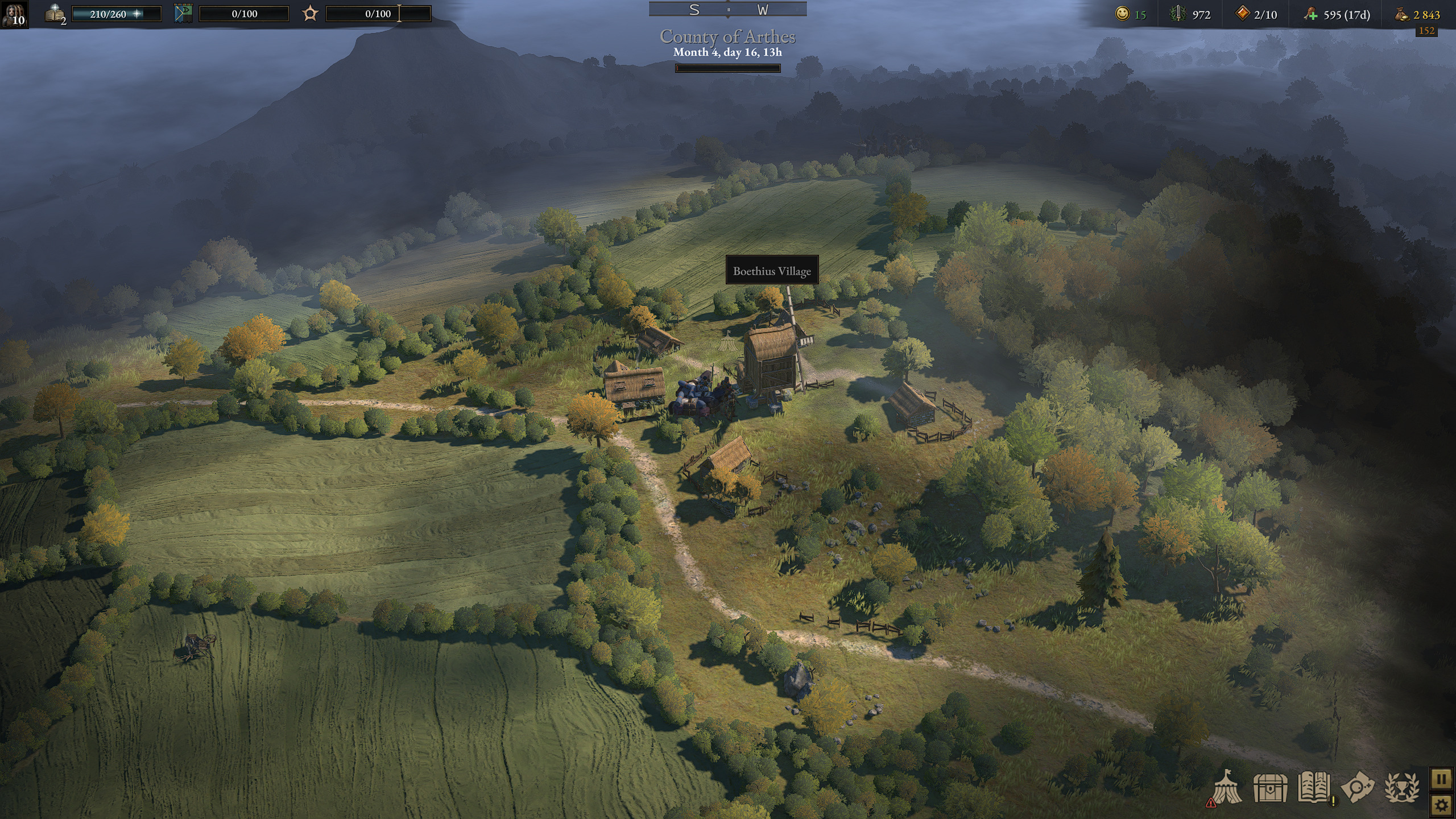This screenshot has height=819, width=1456.
Task: Click the gold coin bag icon
Action: 1401,15
